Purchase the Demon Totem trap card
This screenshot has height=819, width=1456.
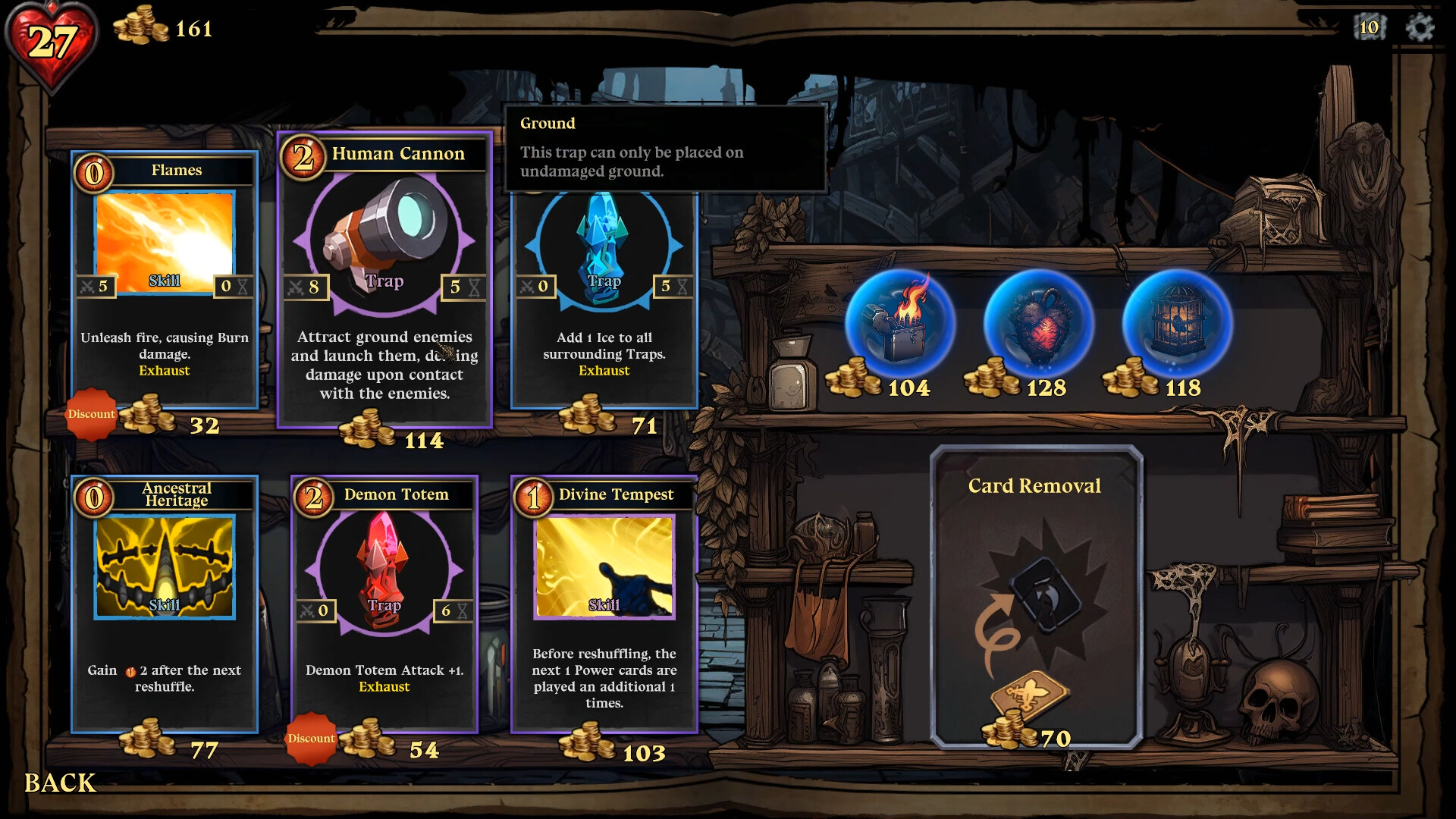coord(384,599)
